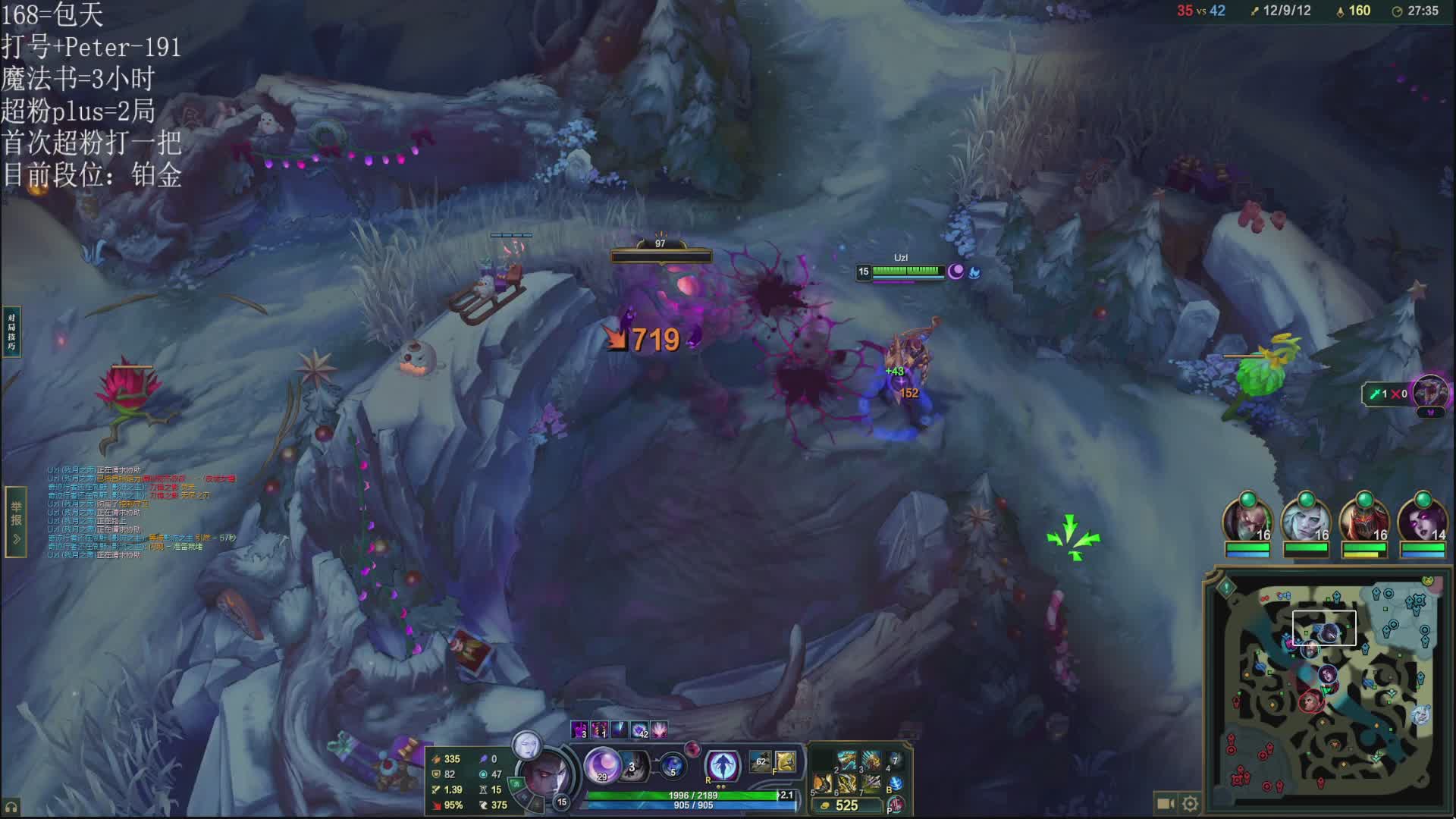The image size is (1456, 819).
Task: Select the summoner spell showing 62 cooldown
Action: pos(760,761)
